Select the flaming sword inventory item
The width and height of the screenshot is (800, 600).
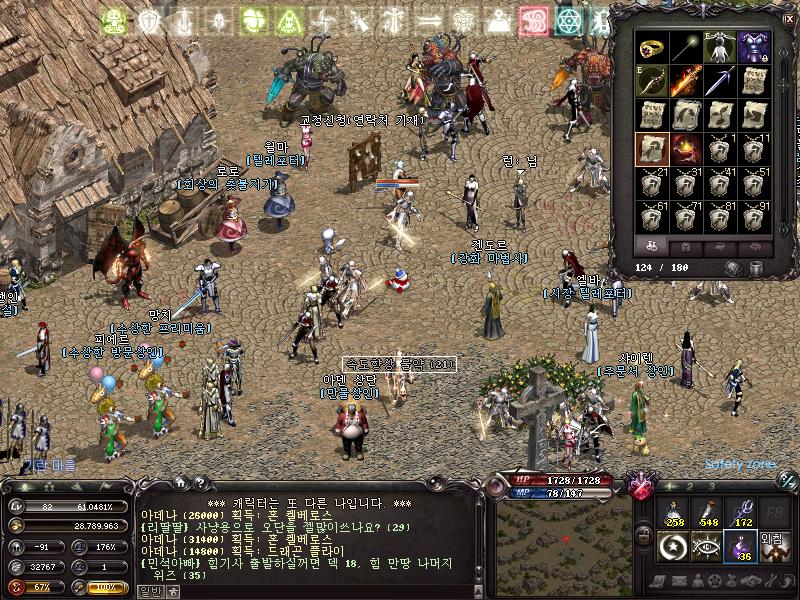pos(686,81)
